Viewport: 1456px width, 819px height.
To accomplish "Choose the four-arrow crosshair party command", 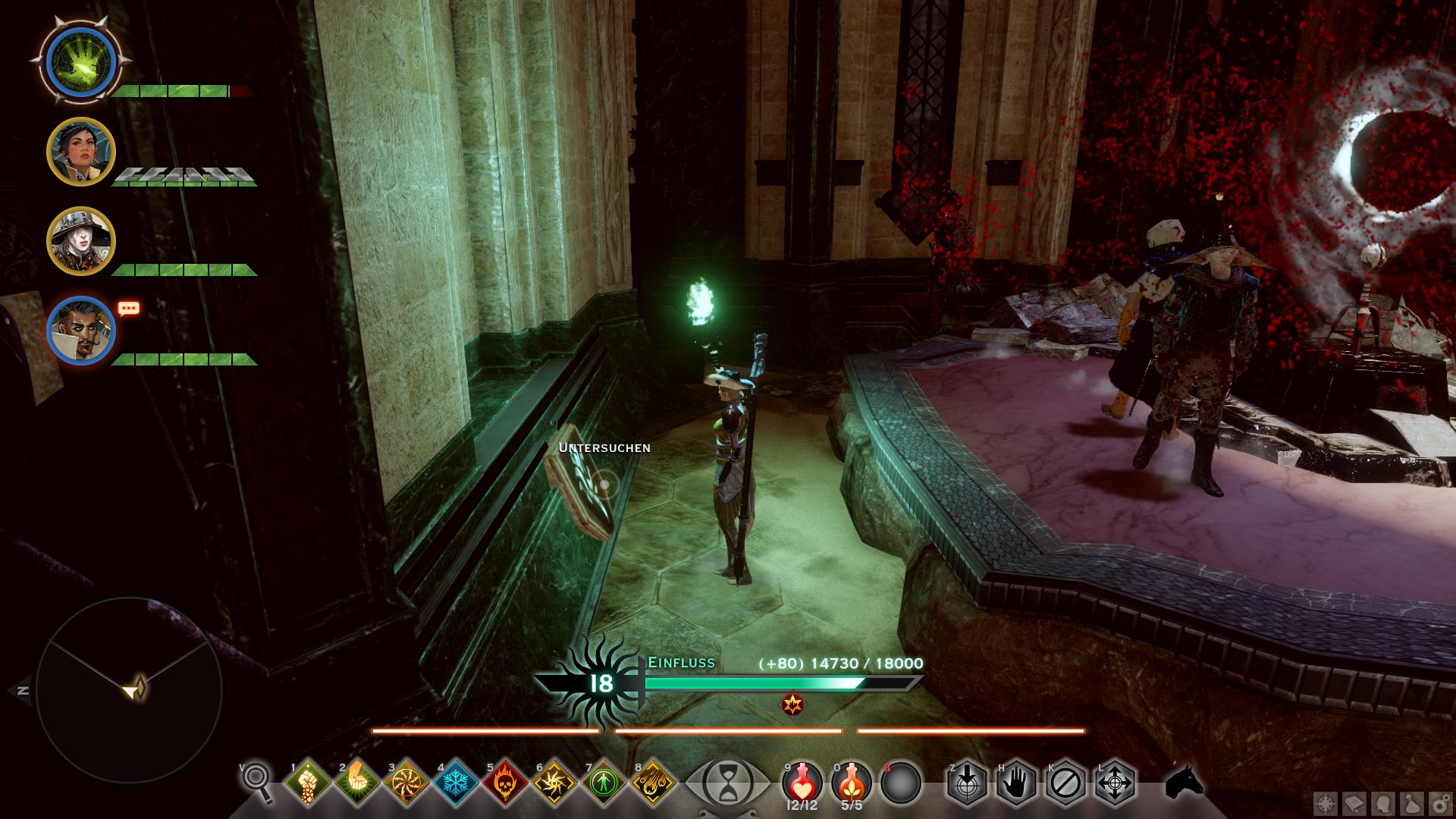I will pos(1115,782).
